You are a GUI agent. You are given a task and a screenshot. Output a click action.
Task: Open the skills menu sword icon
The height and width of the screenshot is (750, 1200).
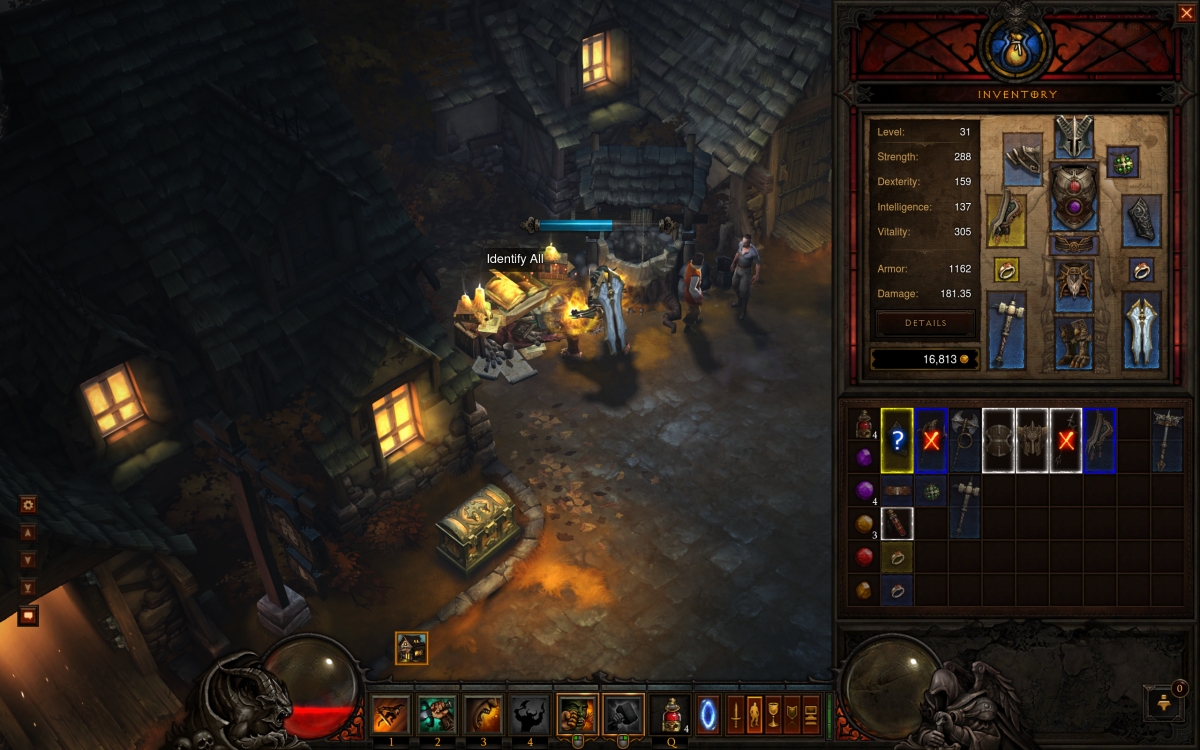(736, 716)
